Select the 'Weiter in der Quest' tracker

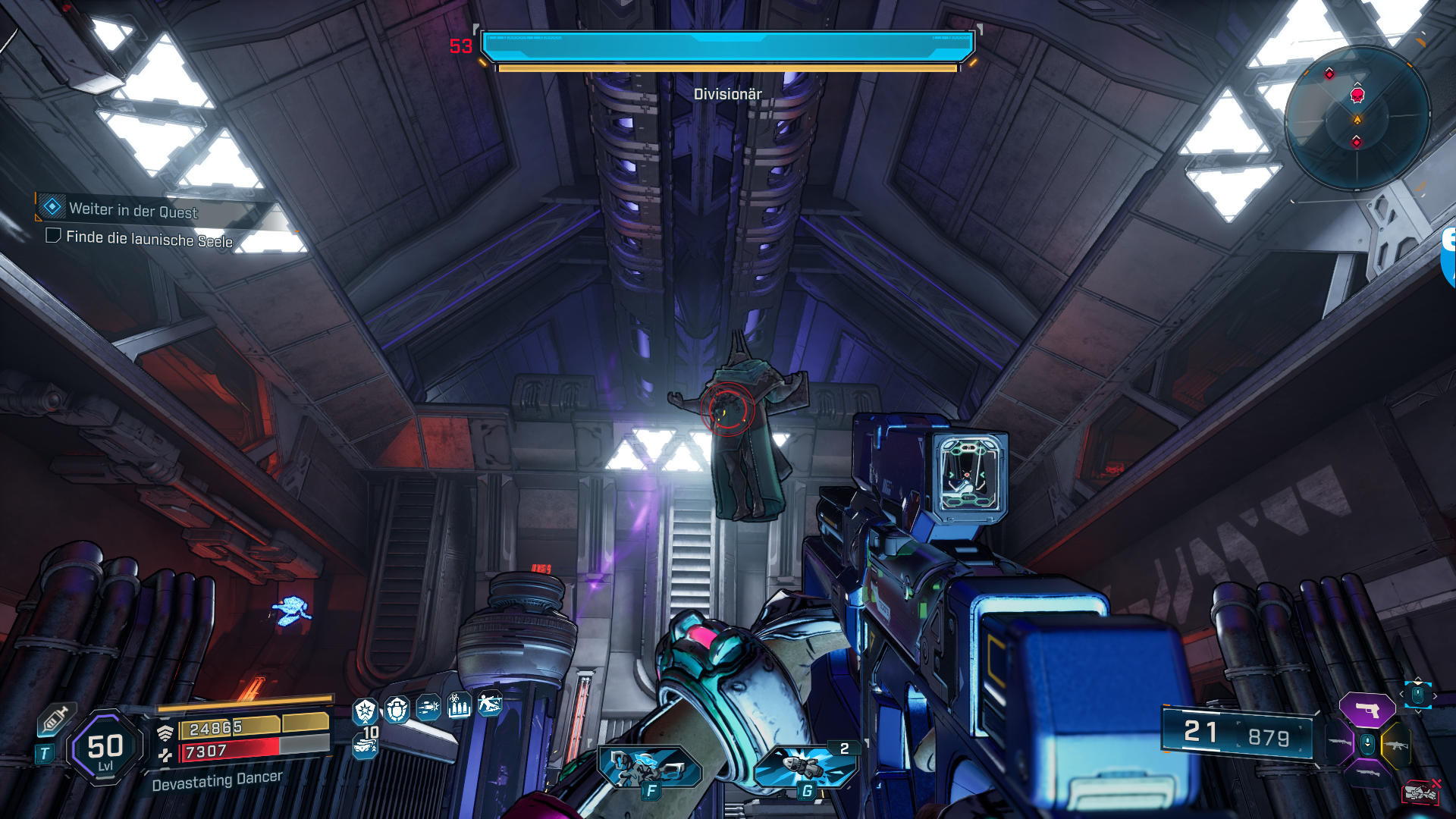point(133,210)
